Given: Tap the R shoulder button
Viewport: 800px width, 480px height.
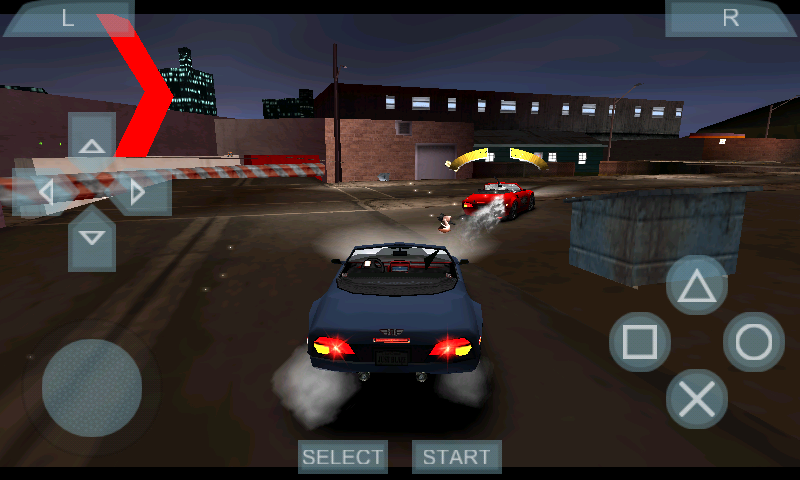Looking at the screenshot, I should (x=731, y=18).
